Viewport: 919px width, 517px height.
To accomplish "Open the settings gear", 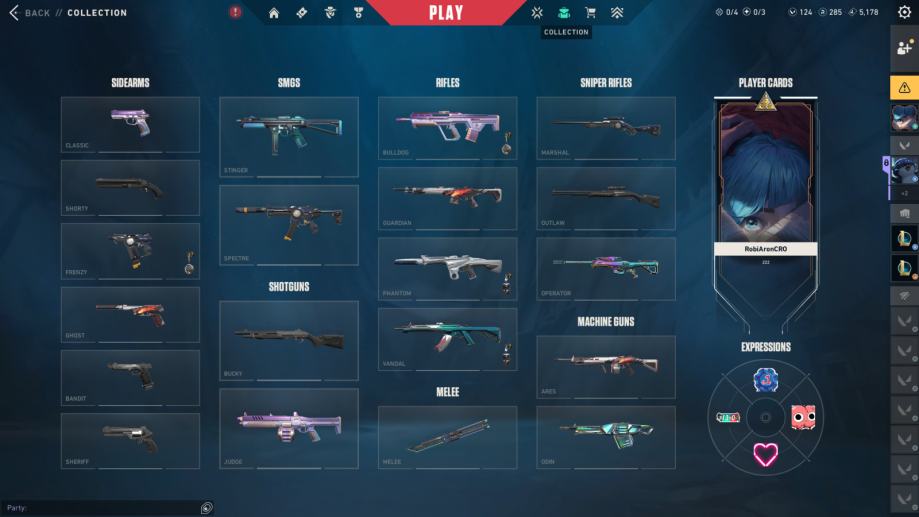I will click(x=904, y=13).
